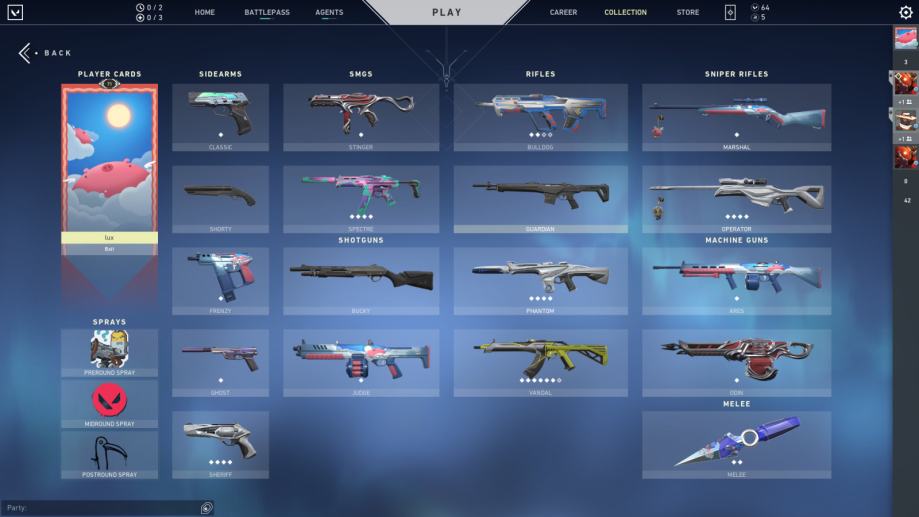
Task: Select the Spectre SMG tile
Action: click(x=360, y=198)
